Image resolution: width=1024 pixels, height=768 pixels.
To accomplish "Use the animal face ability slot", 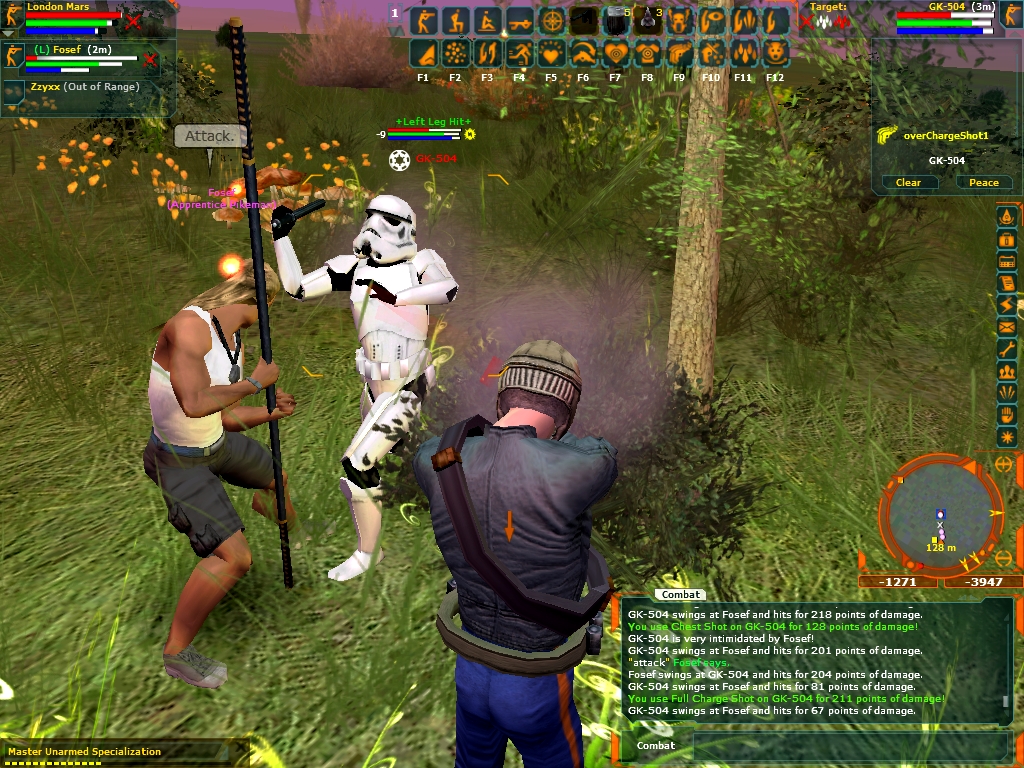I will point(775,52).
